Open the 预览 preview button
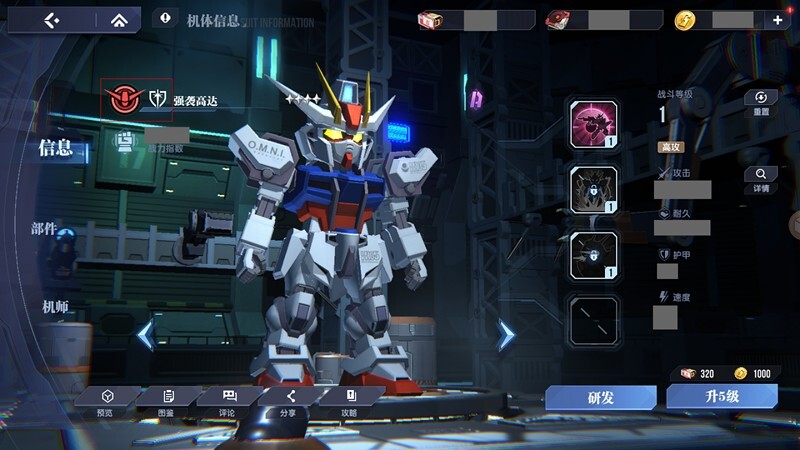Image resolution: width=800 pixels, height=450 pixels. 106,401
